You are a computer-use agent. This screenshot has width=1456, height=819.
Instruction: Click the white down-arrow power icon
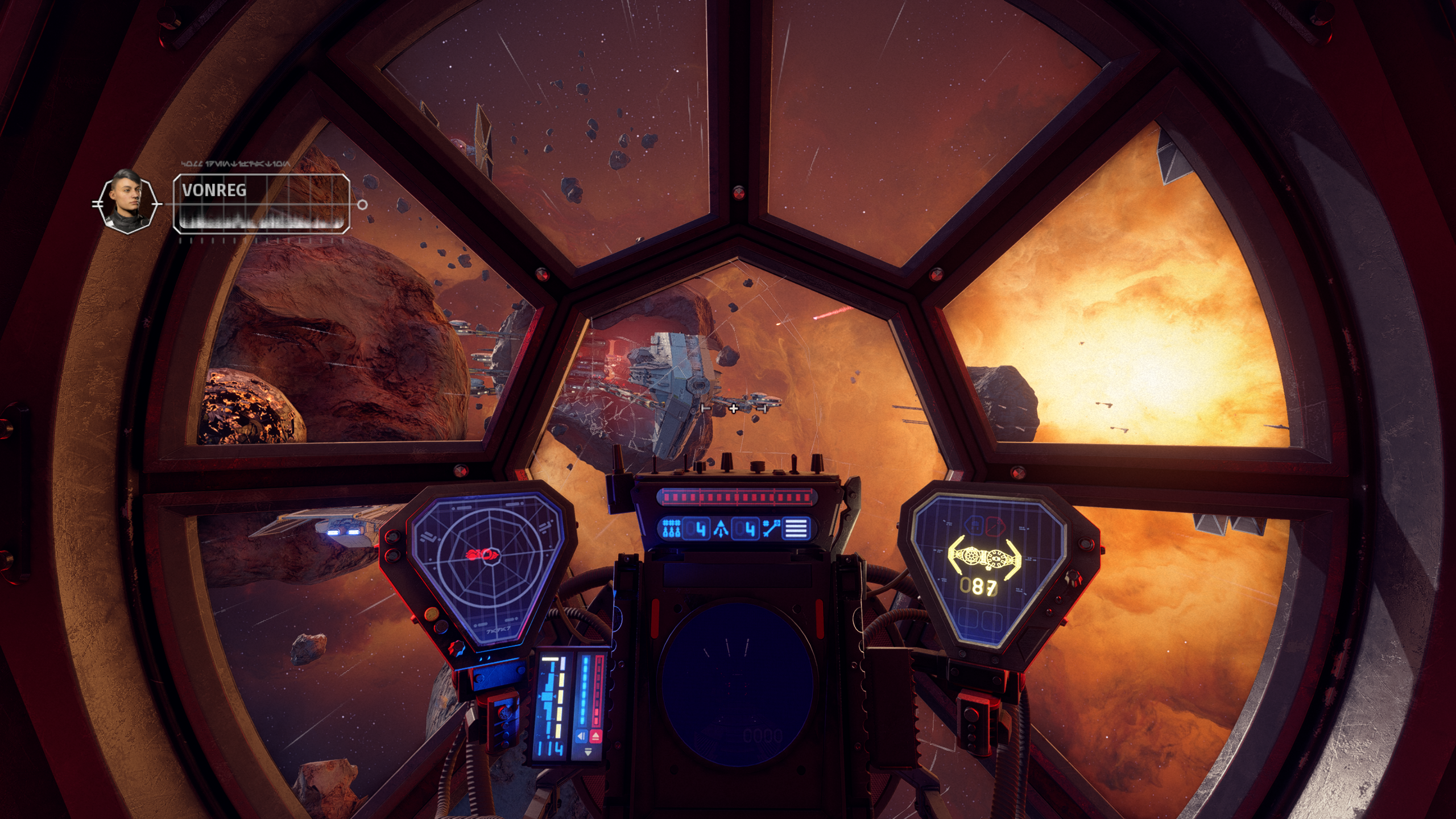(588, 752)
